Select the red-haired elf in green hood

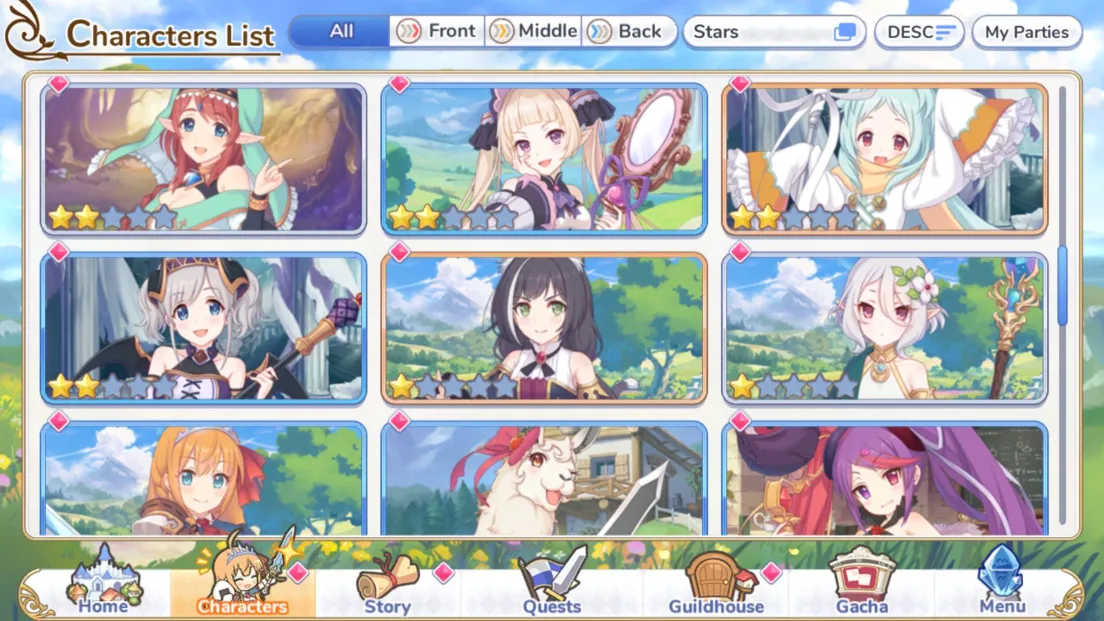[204, 159]
